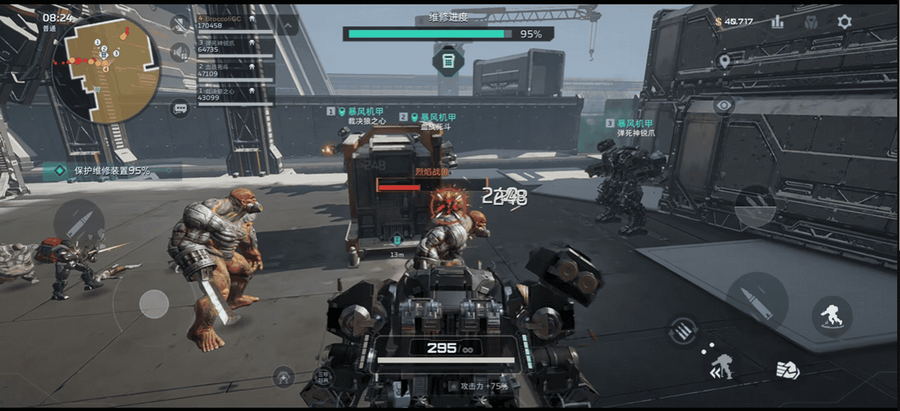Tap the upper-right translucent fire button
The height and width of the screenshot is (411, 900).
coord(756,207)
